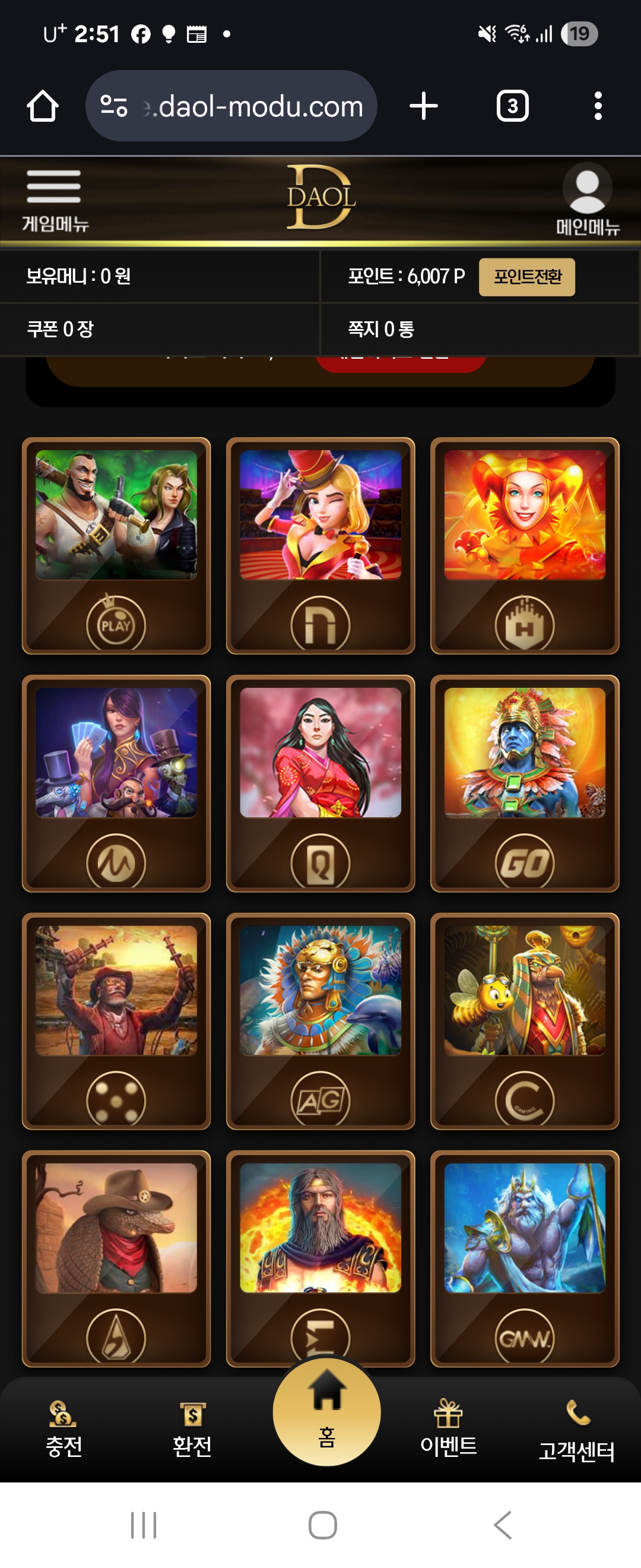641x1568 pixels.
Task: Go to 충전 deposit page
Action: point(64,1428)
